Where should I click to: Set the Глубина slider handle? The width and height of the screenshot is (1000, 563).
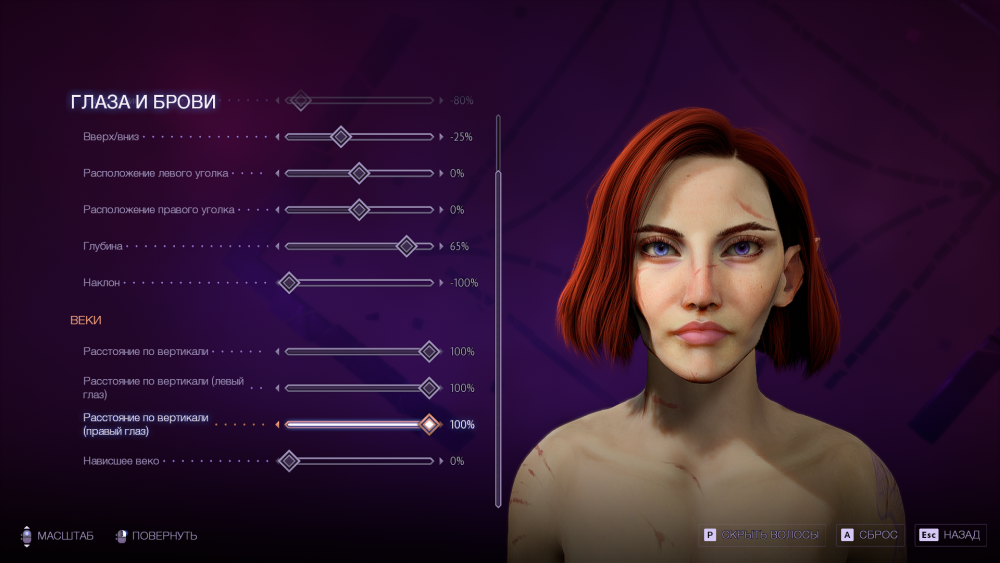pos(406,246)
